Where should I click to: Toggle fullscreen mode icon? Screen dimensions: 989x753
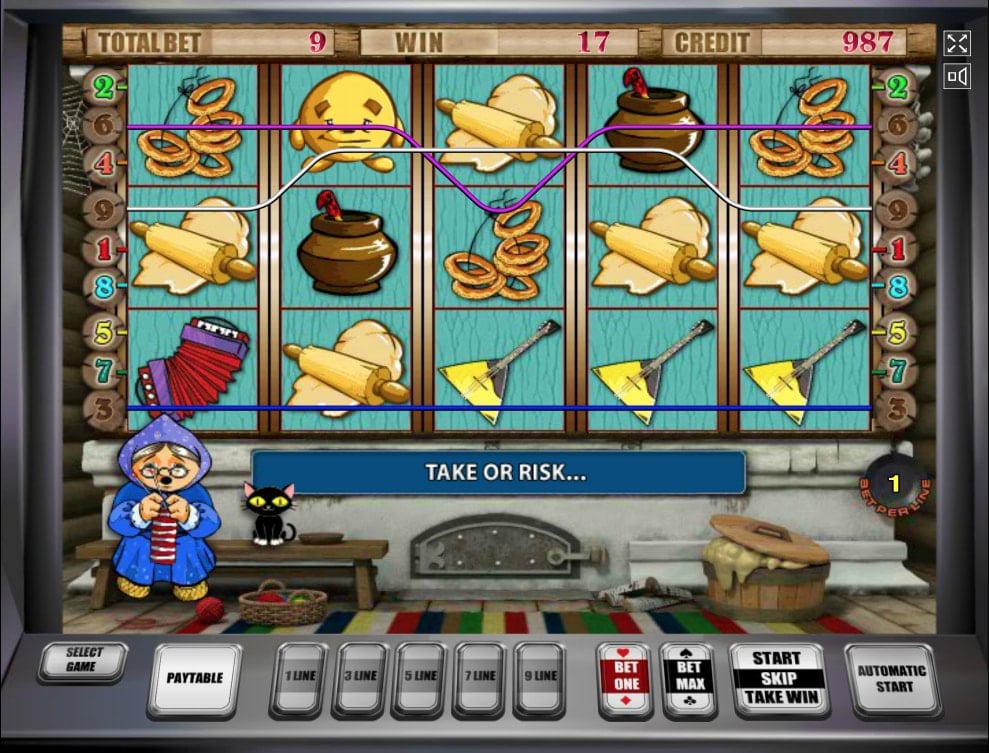point(957,43)
